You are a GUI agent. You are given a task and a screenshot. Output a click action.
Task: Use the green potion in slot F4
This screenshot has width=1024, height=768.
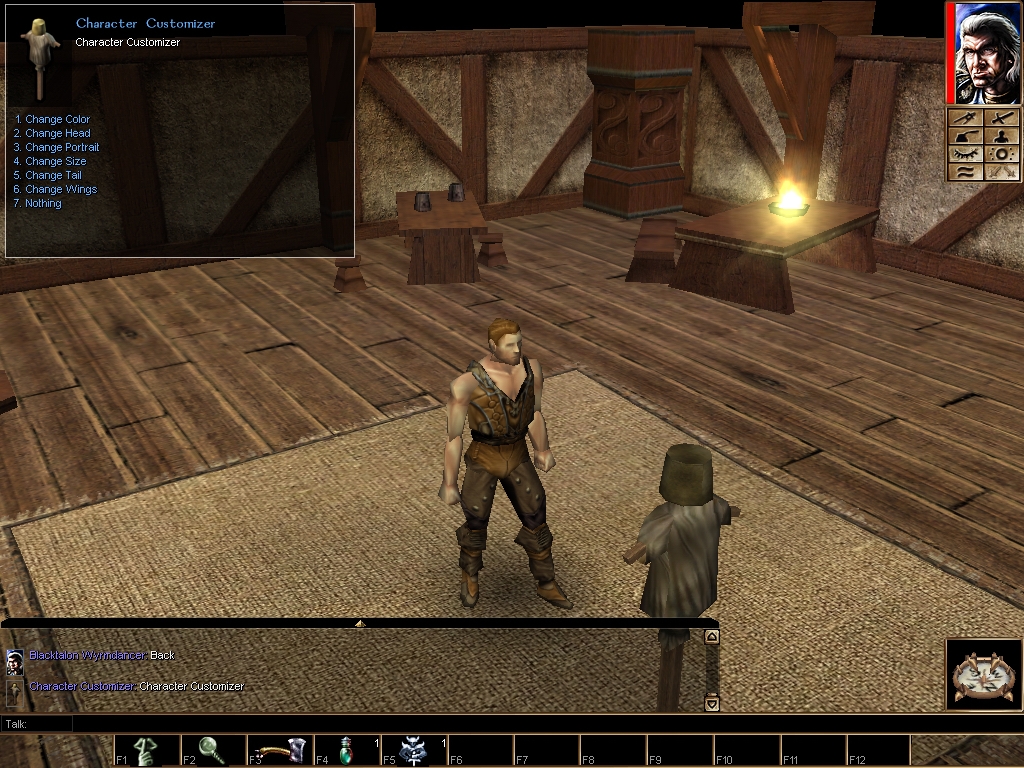point(347,750)
